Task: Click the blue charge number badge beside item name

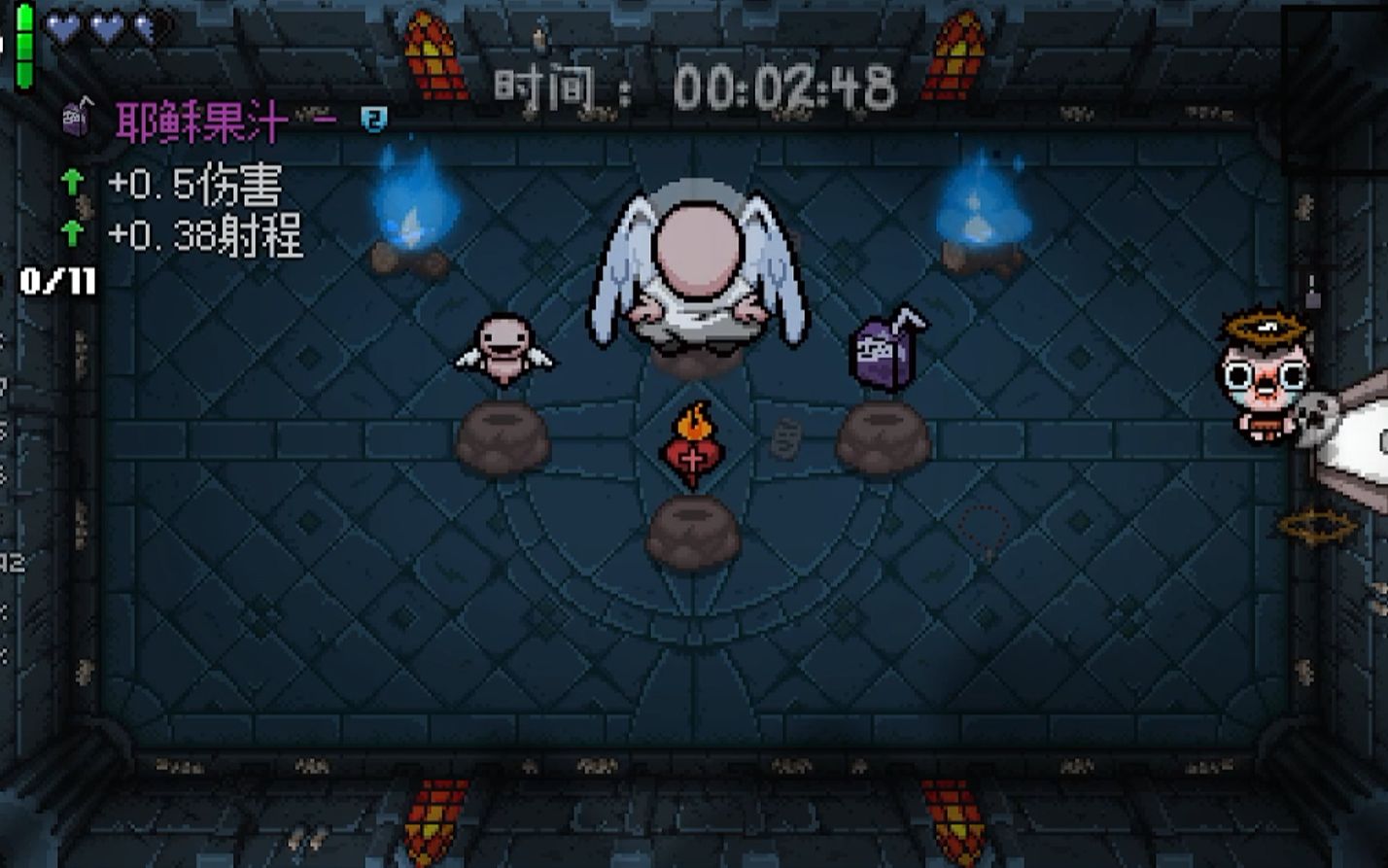Action: (x=372, y=116)
